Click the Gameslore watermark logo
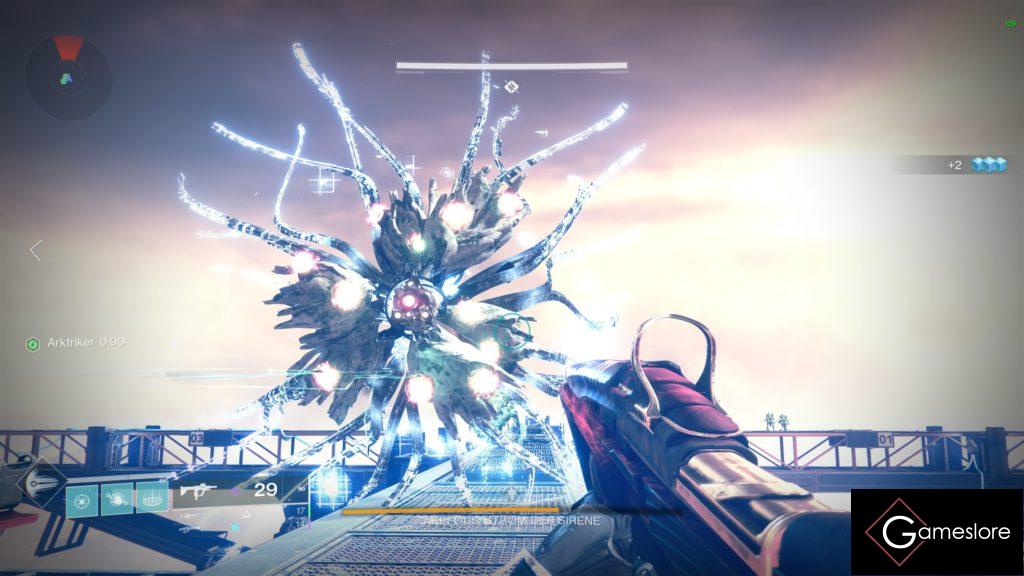1024x576 pixels. 936,531
